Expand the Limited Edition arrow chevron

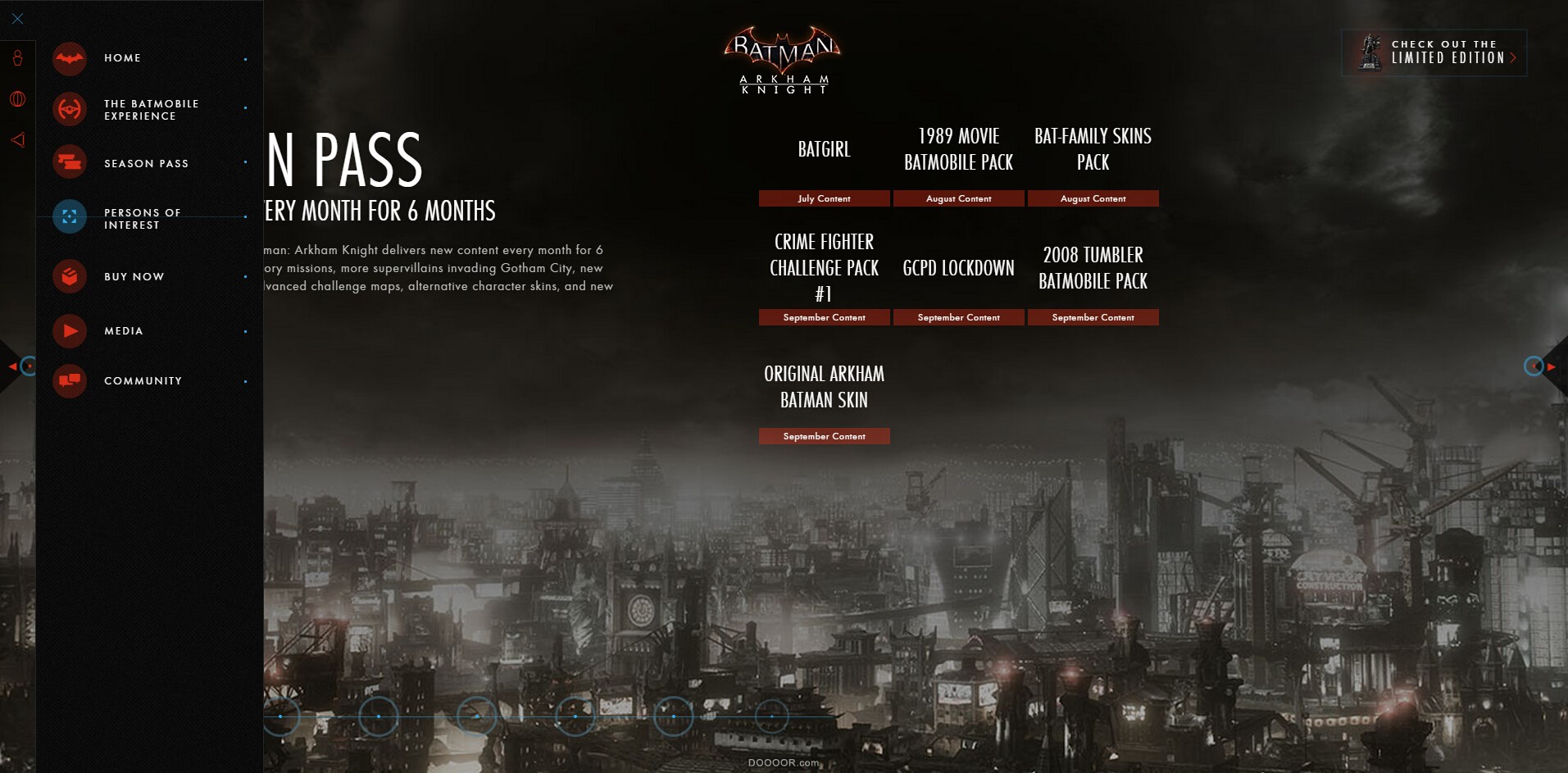tap(1513, 57)
